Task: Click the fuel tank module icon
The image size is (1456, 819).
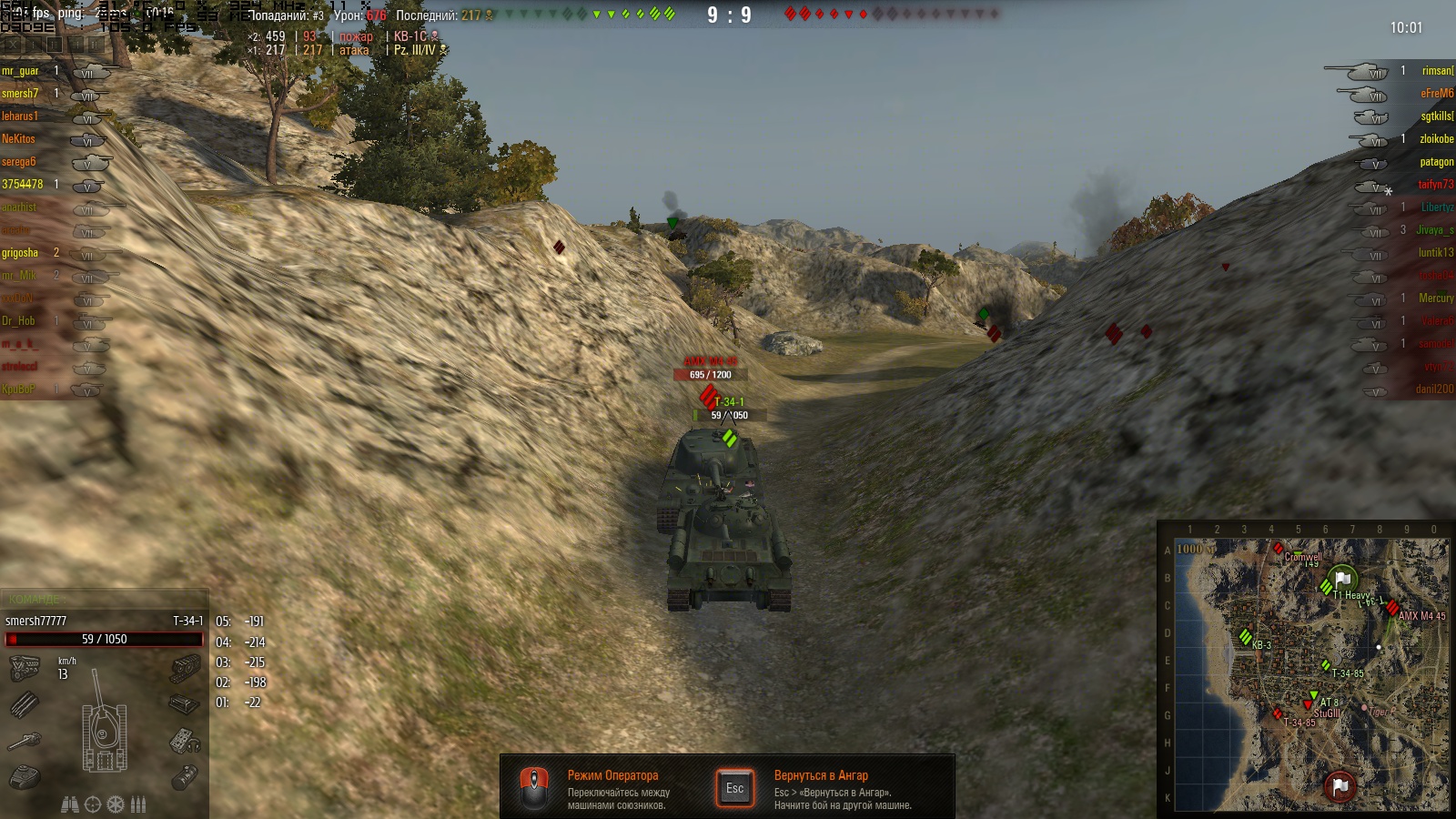Action: (185, 777)
